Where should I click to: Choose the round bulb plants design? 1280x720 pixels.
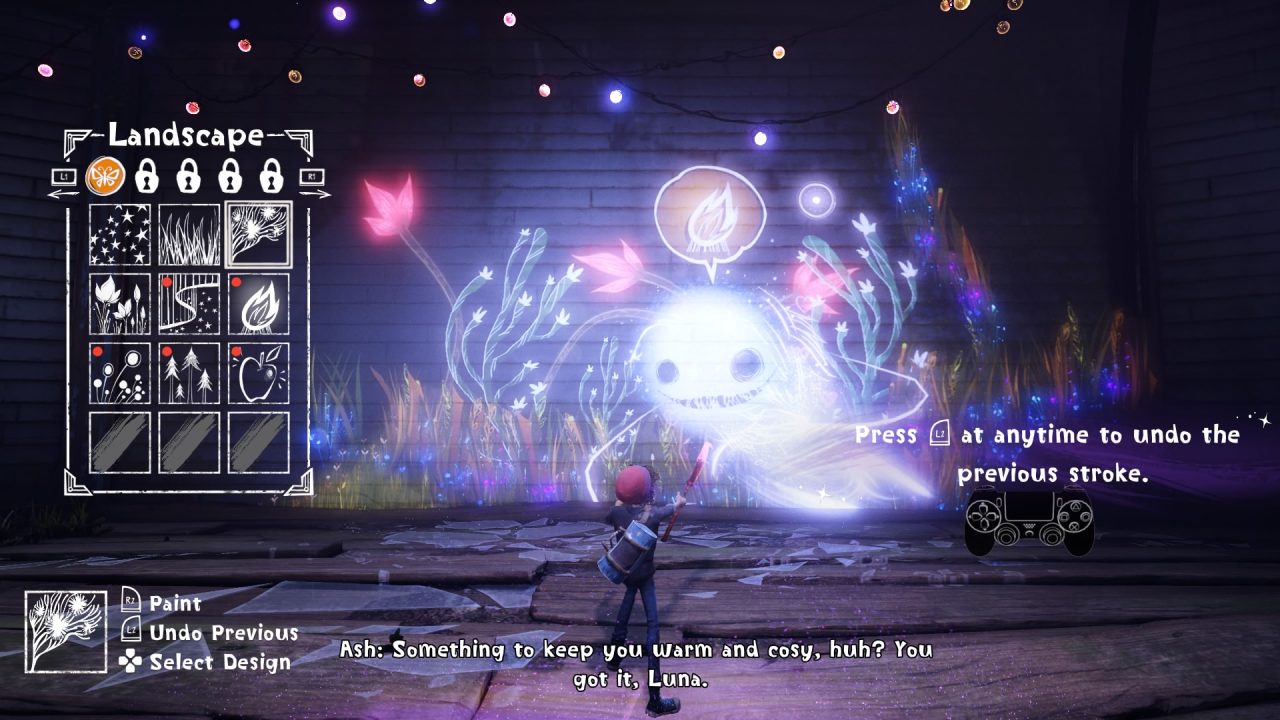coord(119,373)
